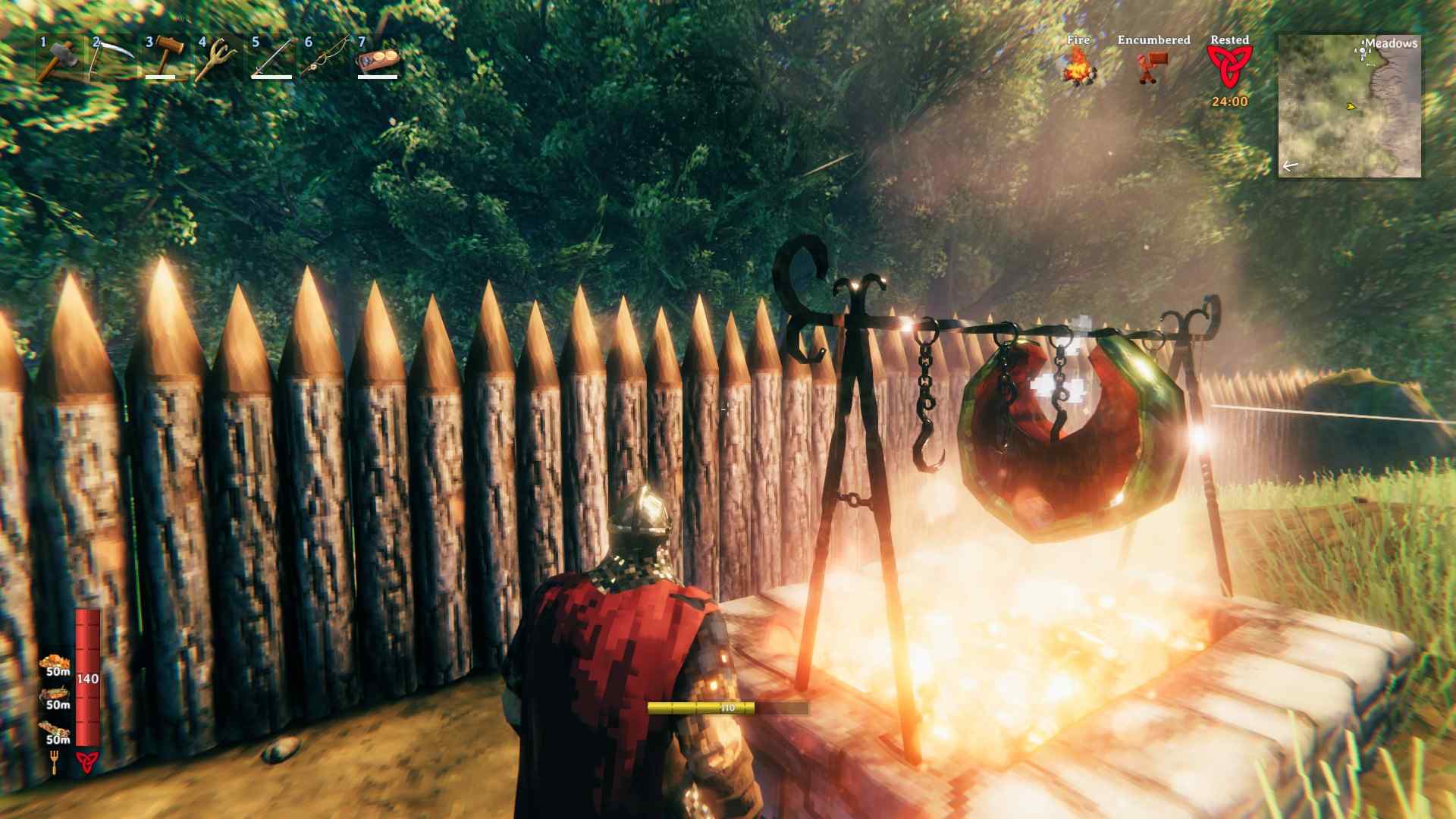Equip the sword in hotbar slot 5
This screenshot has width=1456, height=819.
271,58
